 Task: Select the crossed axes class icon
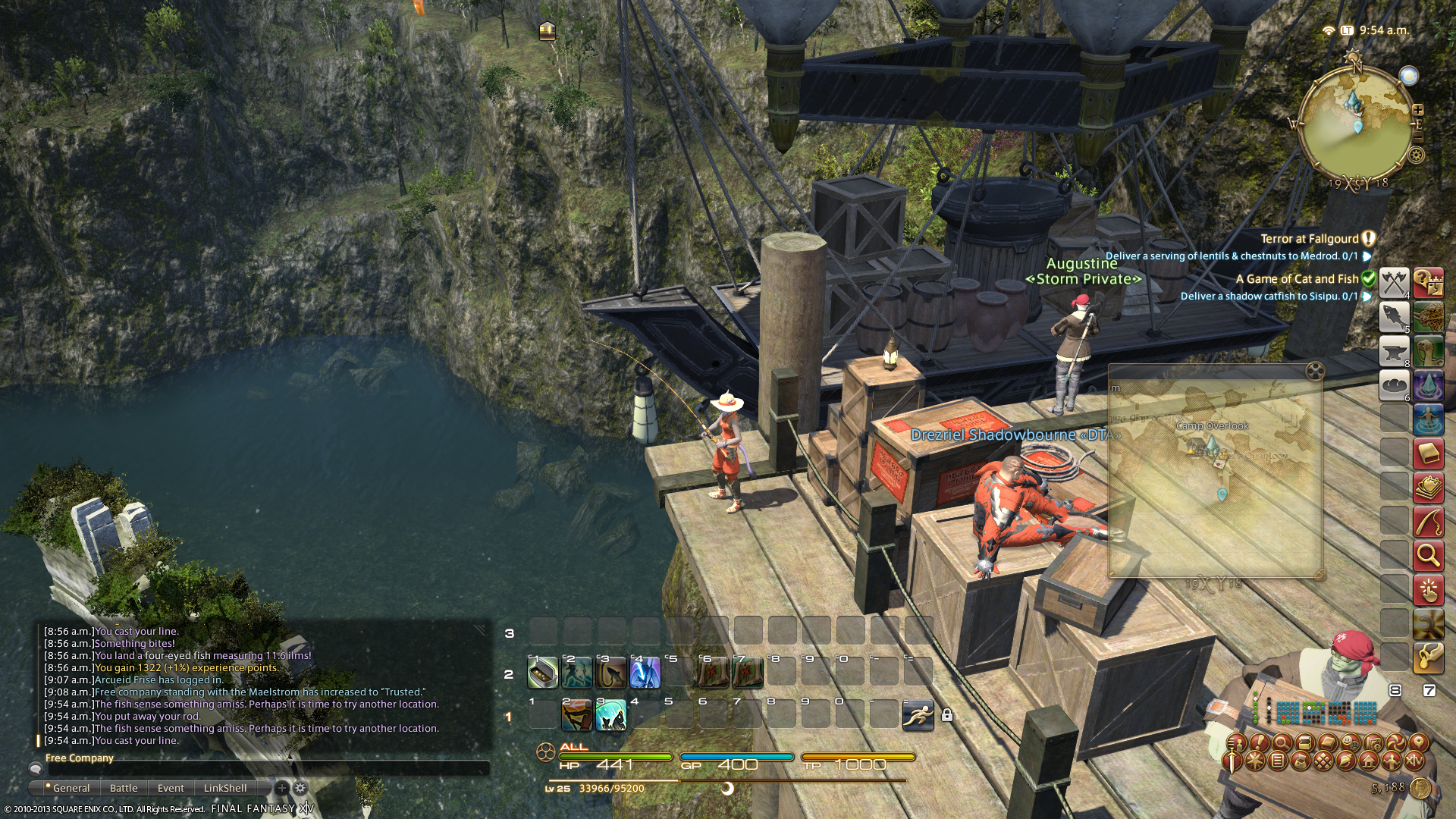(1394, 282)
